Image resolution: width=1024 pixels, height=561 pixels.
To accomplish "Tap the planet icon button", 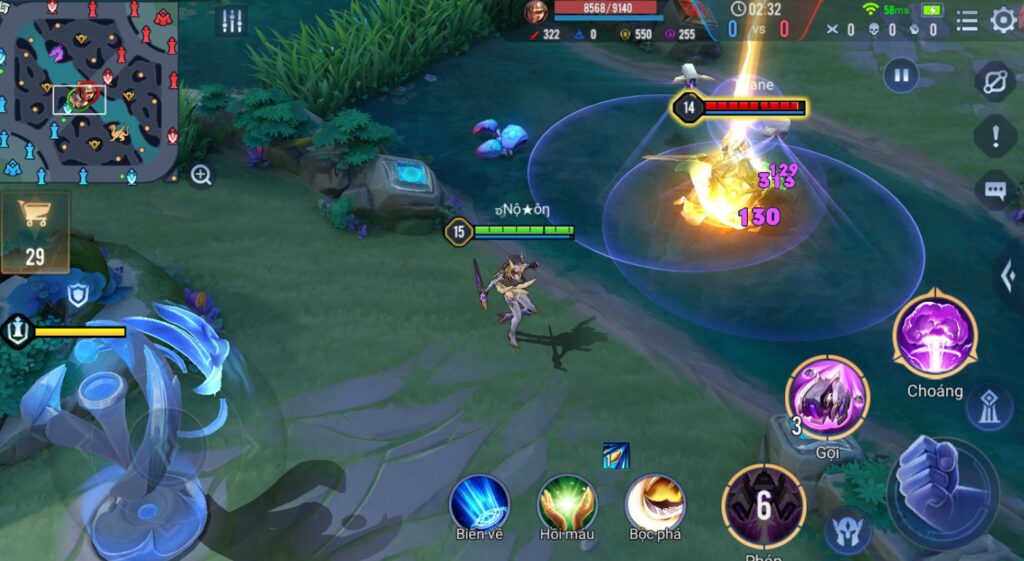I will [994, 82].
